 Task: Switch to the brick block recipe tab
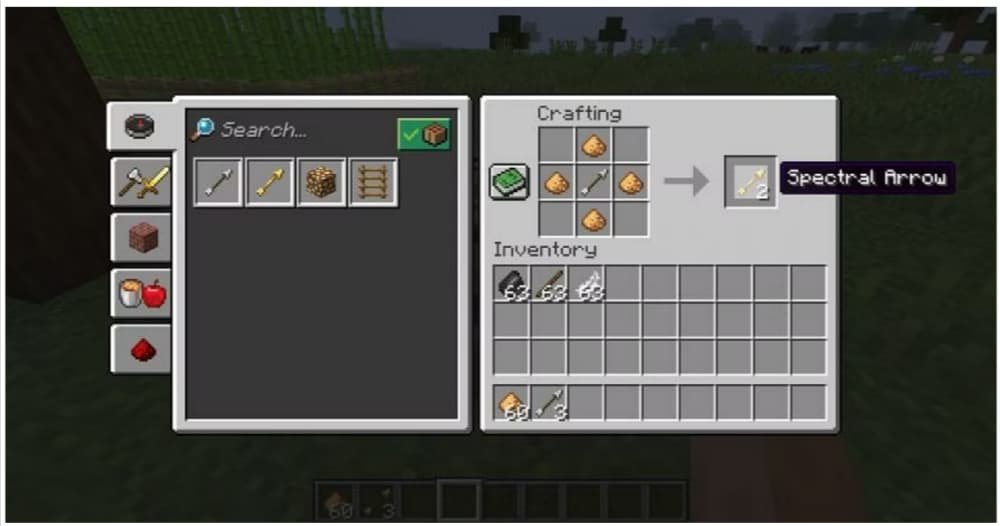(x=139, y=238)
